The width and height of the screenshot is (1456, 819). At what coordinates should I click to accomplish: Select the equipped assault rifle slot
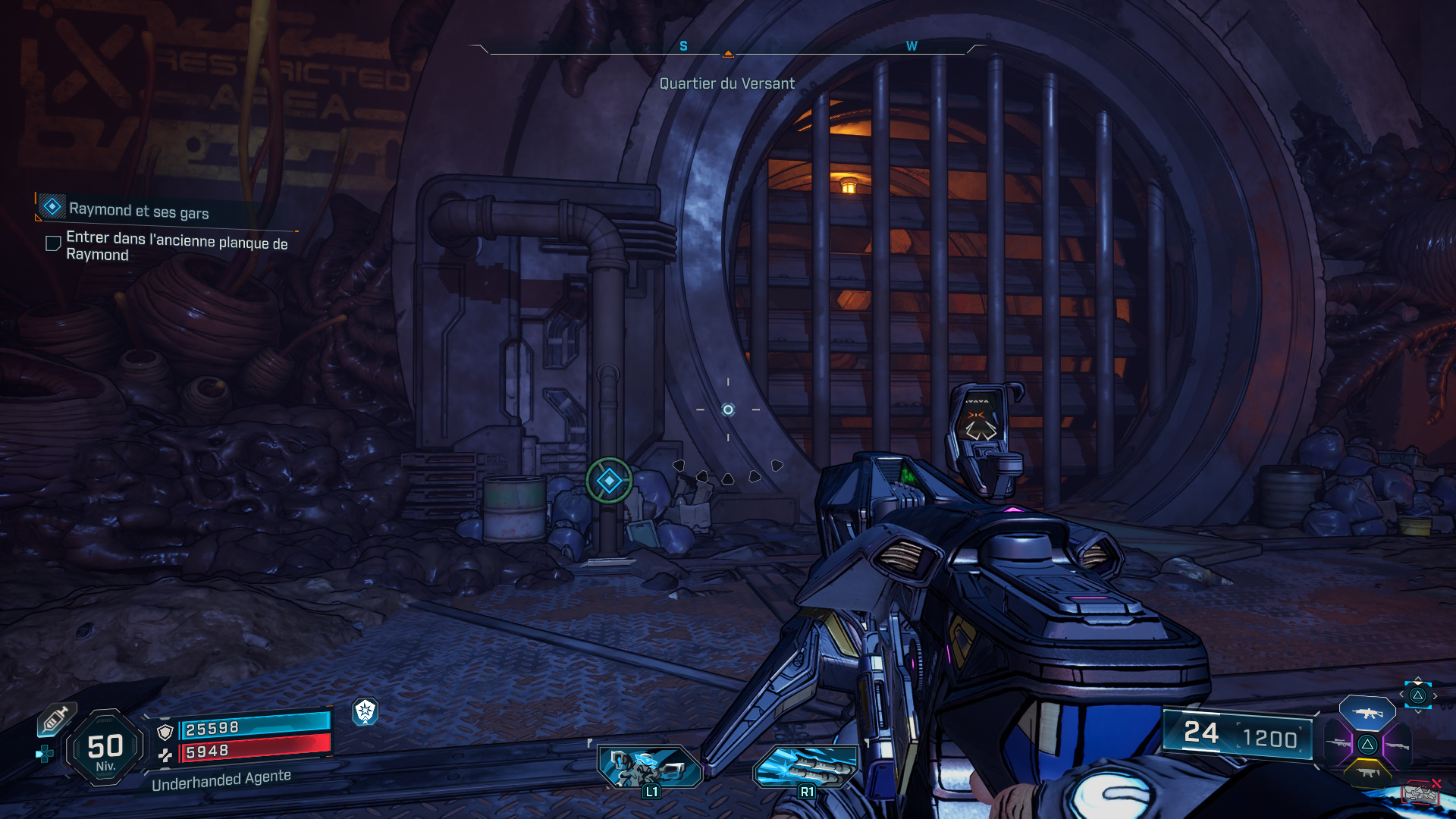(1367, 713)
